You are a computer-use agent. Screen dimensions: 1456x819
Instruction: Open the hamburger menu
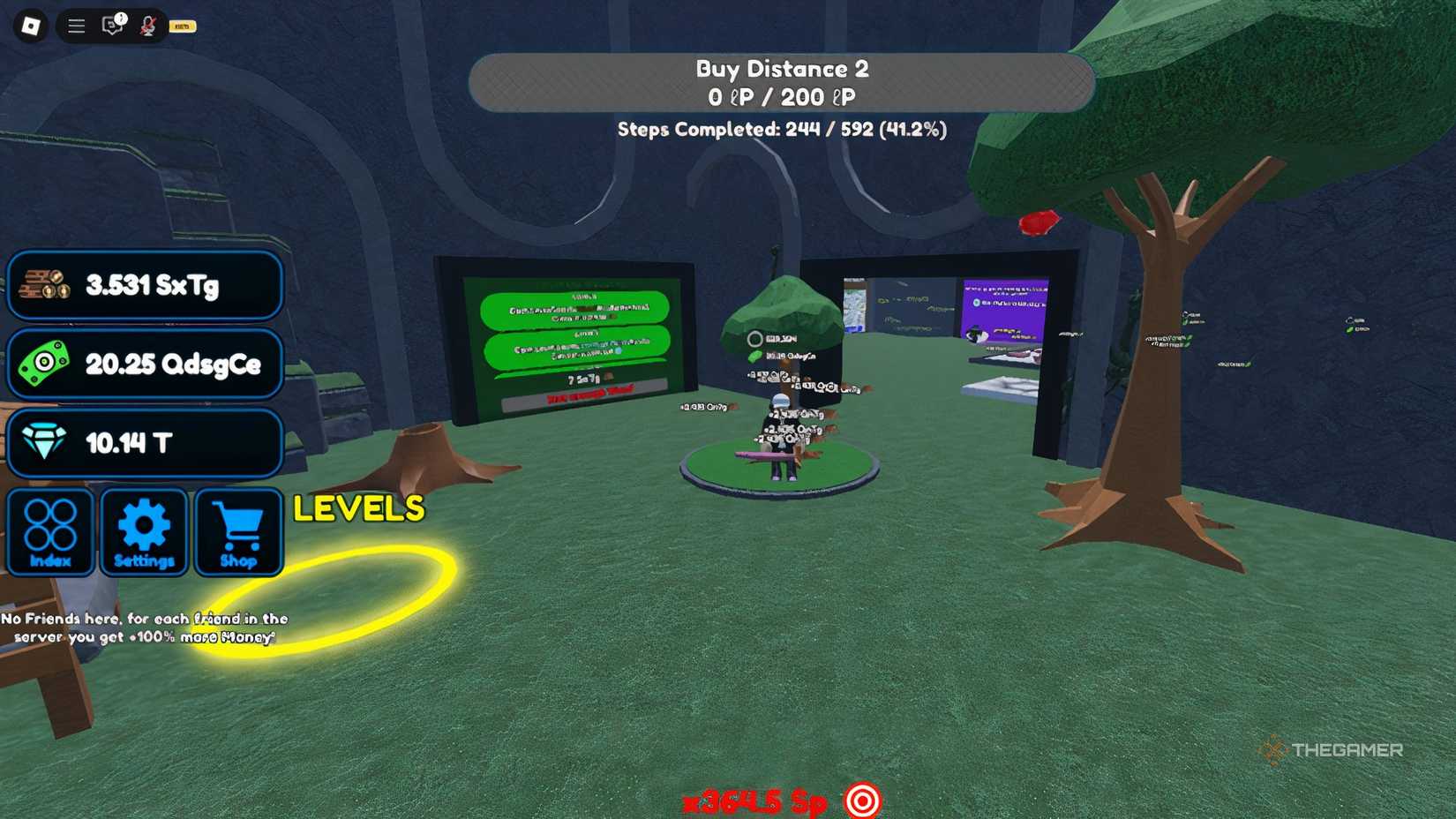76,26
